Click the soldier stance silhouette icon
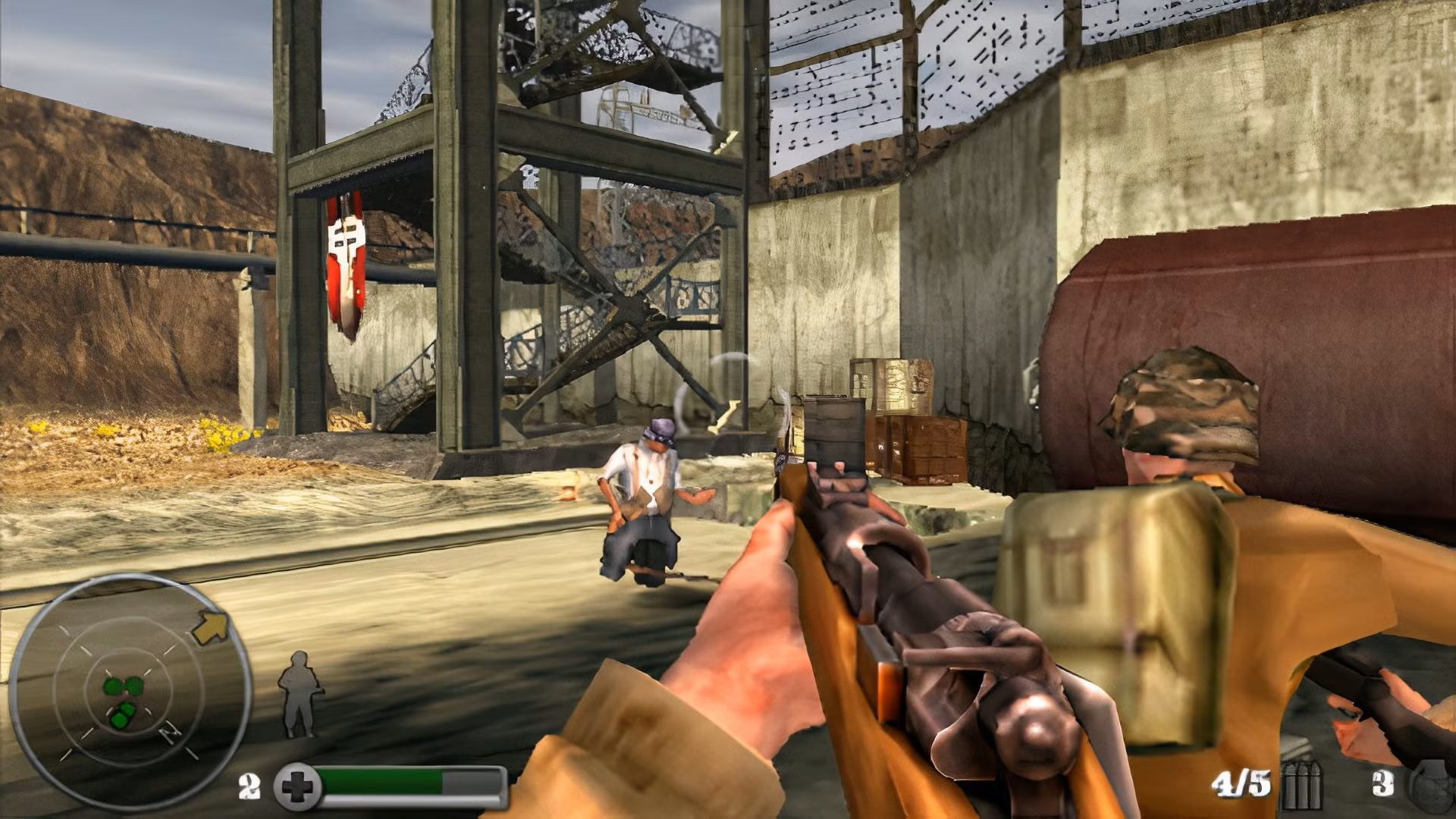 tap(298, 693)
